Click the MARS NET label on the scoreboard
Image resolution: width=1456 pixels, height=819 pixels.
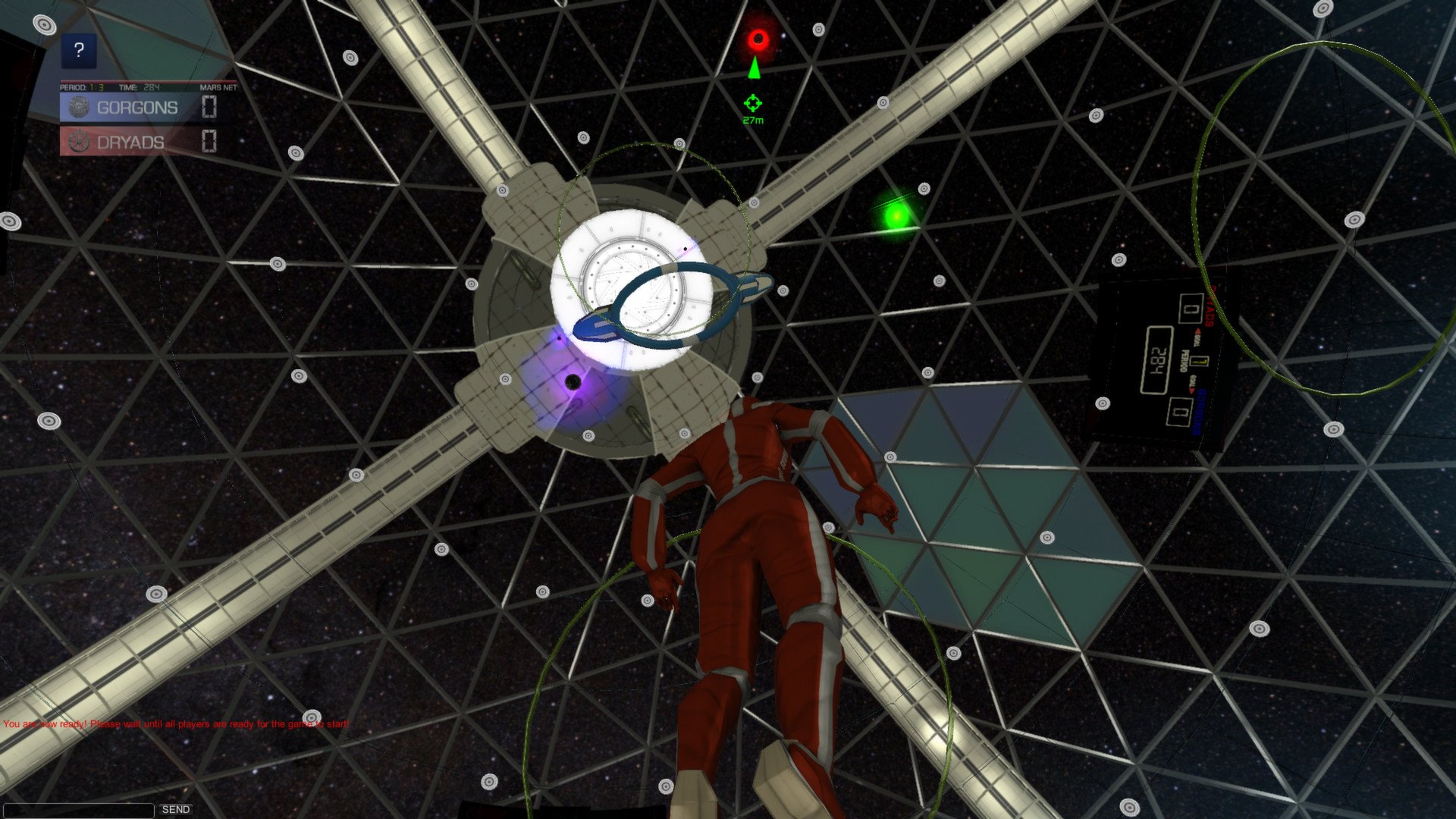pos(218,88)
